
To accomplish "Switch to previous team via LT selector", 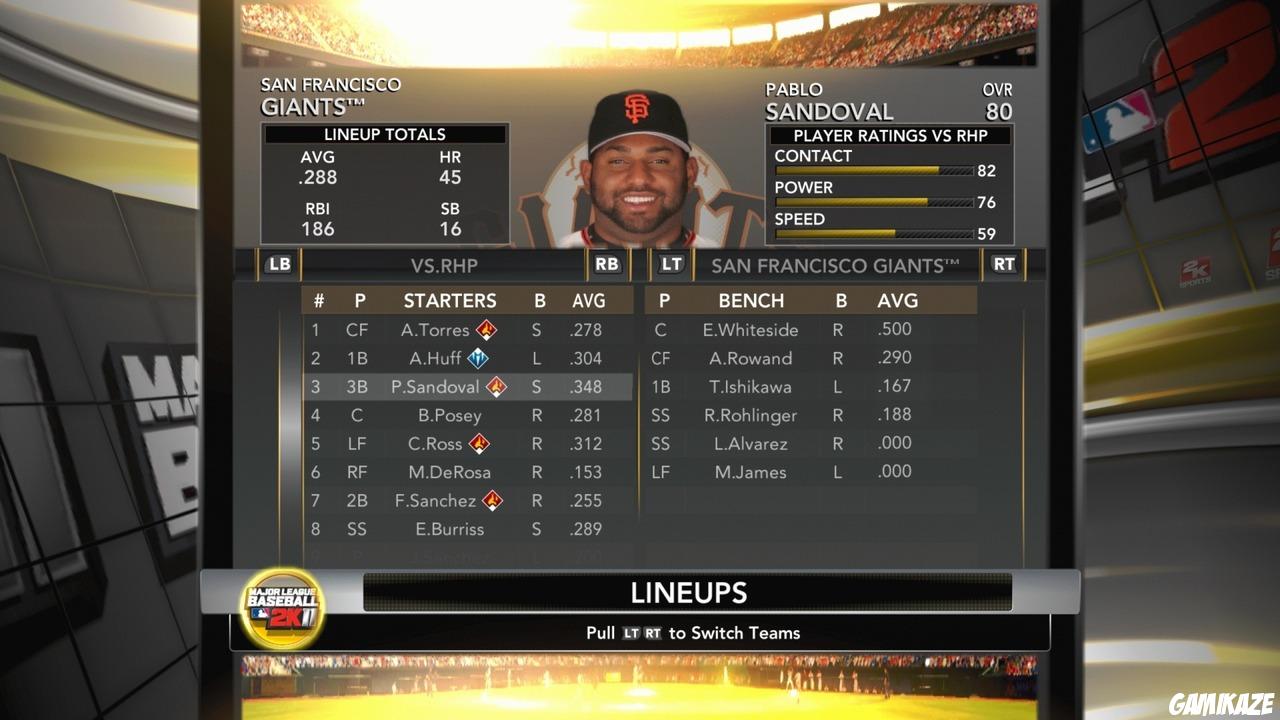I will (671, 264).
